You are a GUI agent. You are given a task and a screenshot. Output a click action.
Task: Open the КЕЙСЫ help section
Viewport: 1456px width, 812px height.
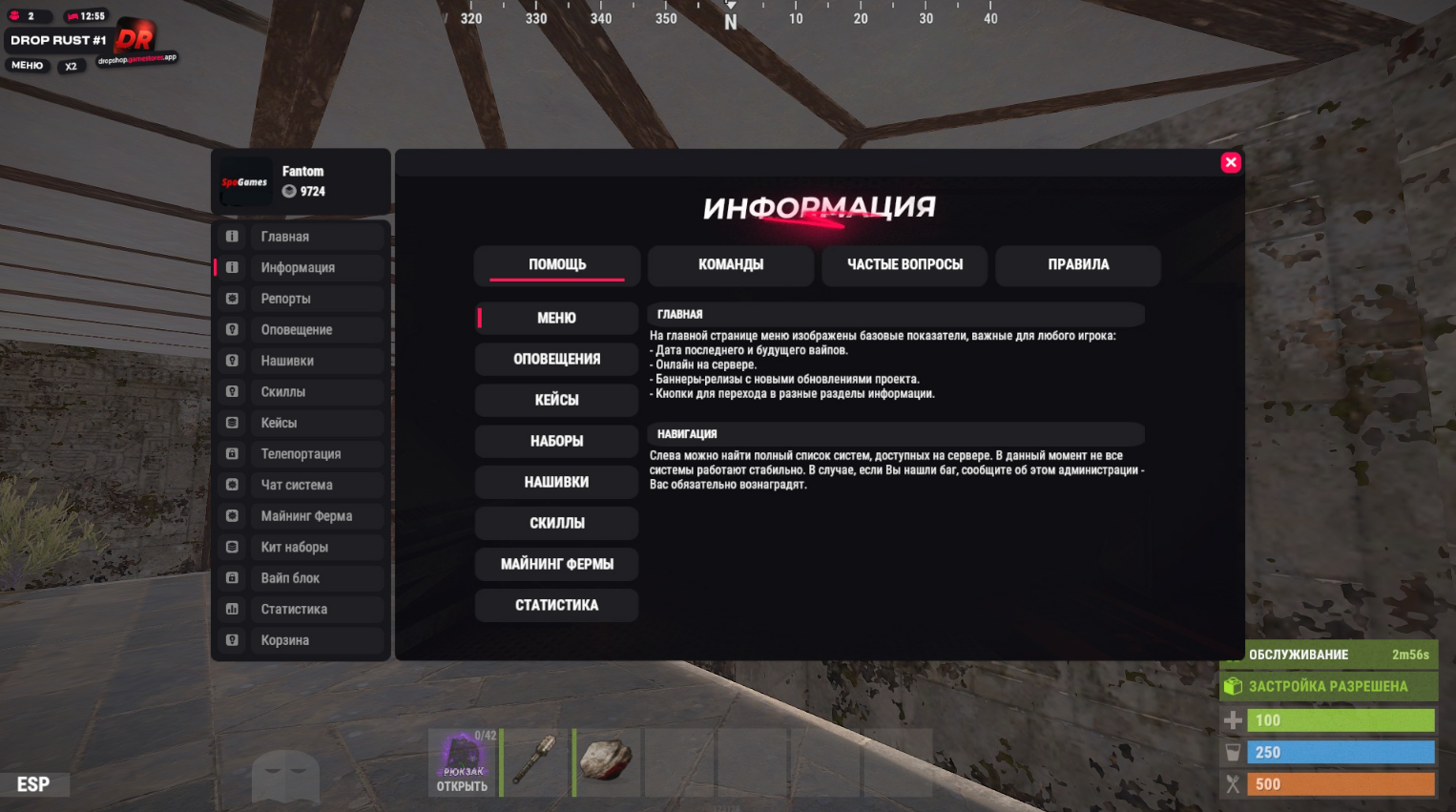(557, 401)
